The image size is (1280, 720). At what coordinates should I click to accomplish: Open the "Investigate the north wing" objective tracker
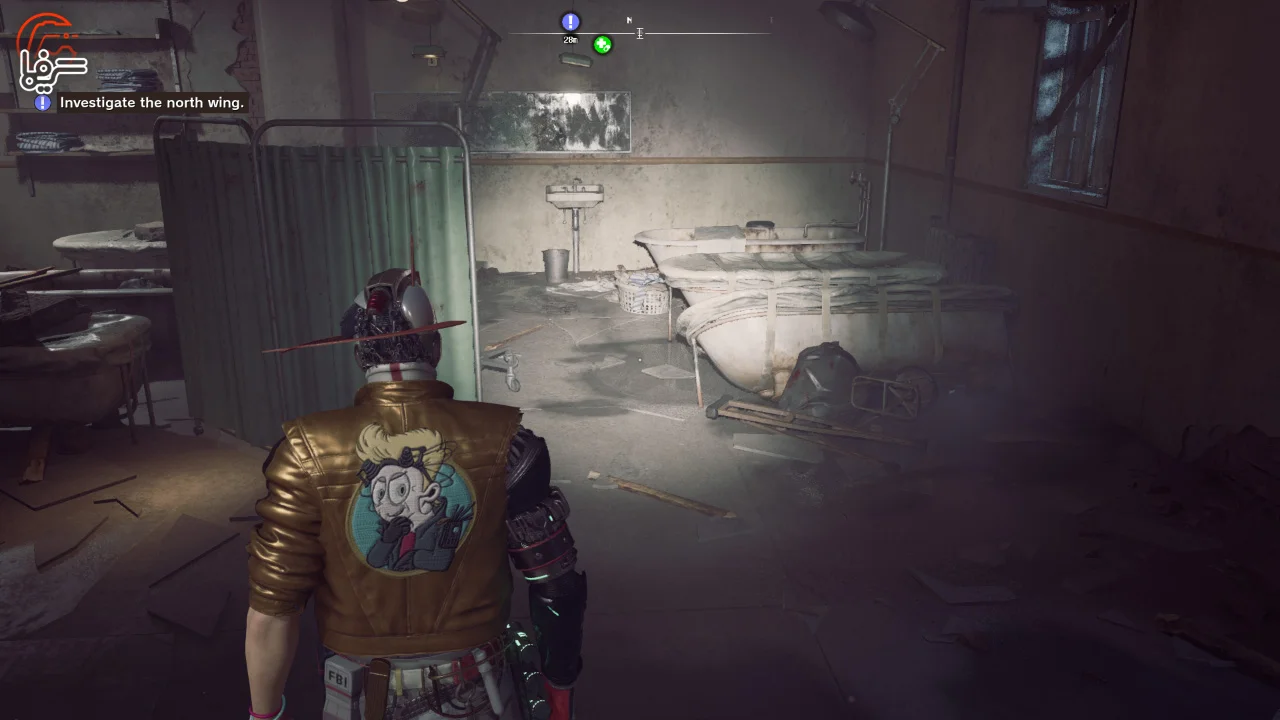tap(151, 102)
